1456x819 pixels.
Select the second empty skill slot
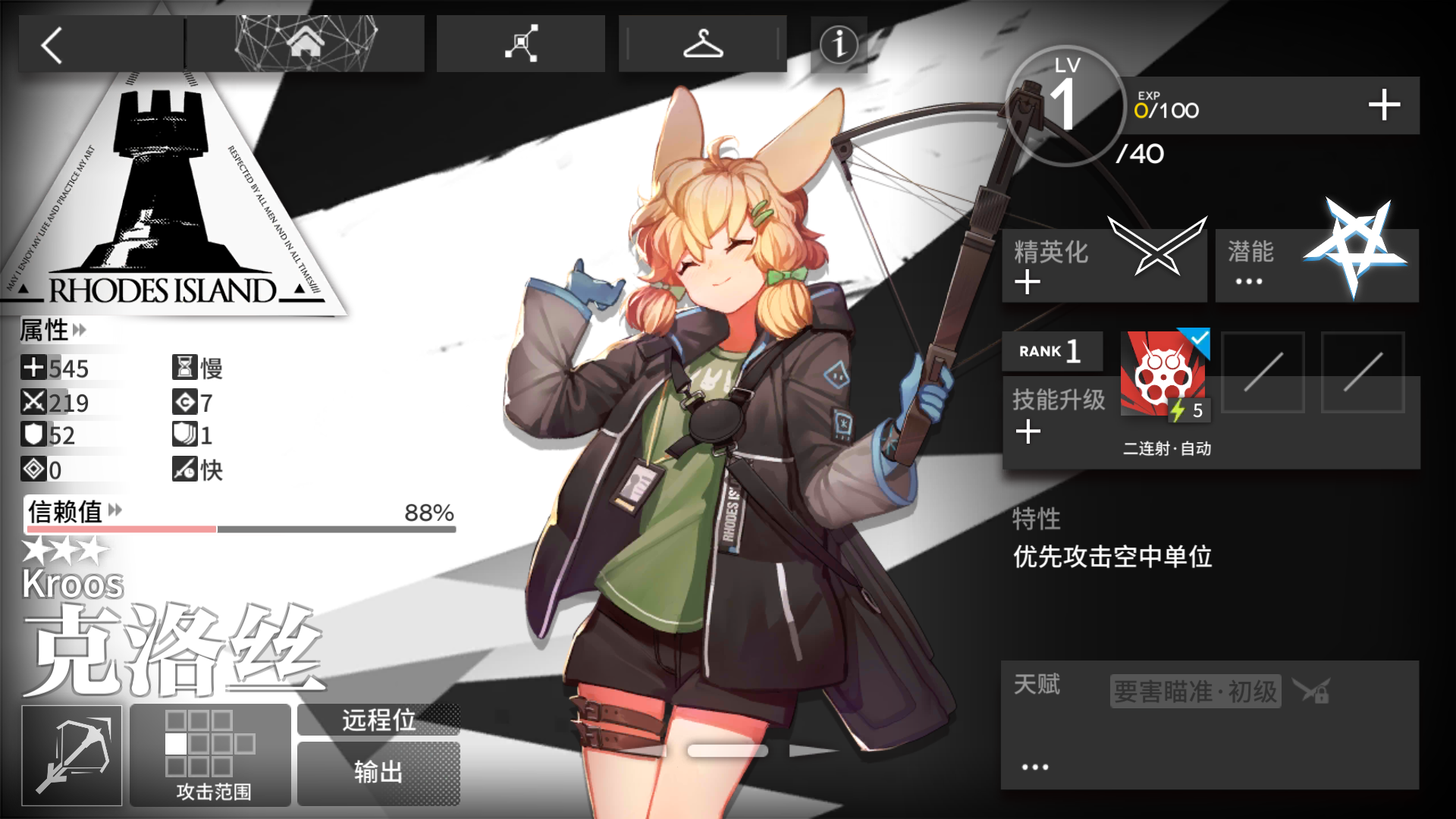pyautogui.click(x=1363, y=373)
